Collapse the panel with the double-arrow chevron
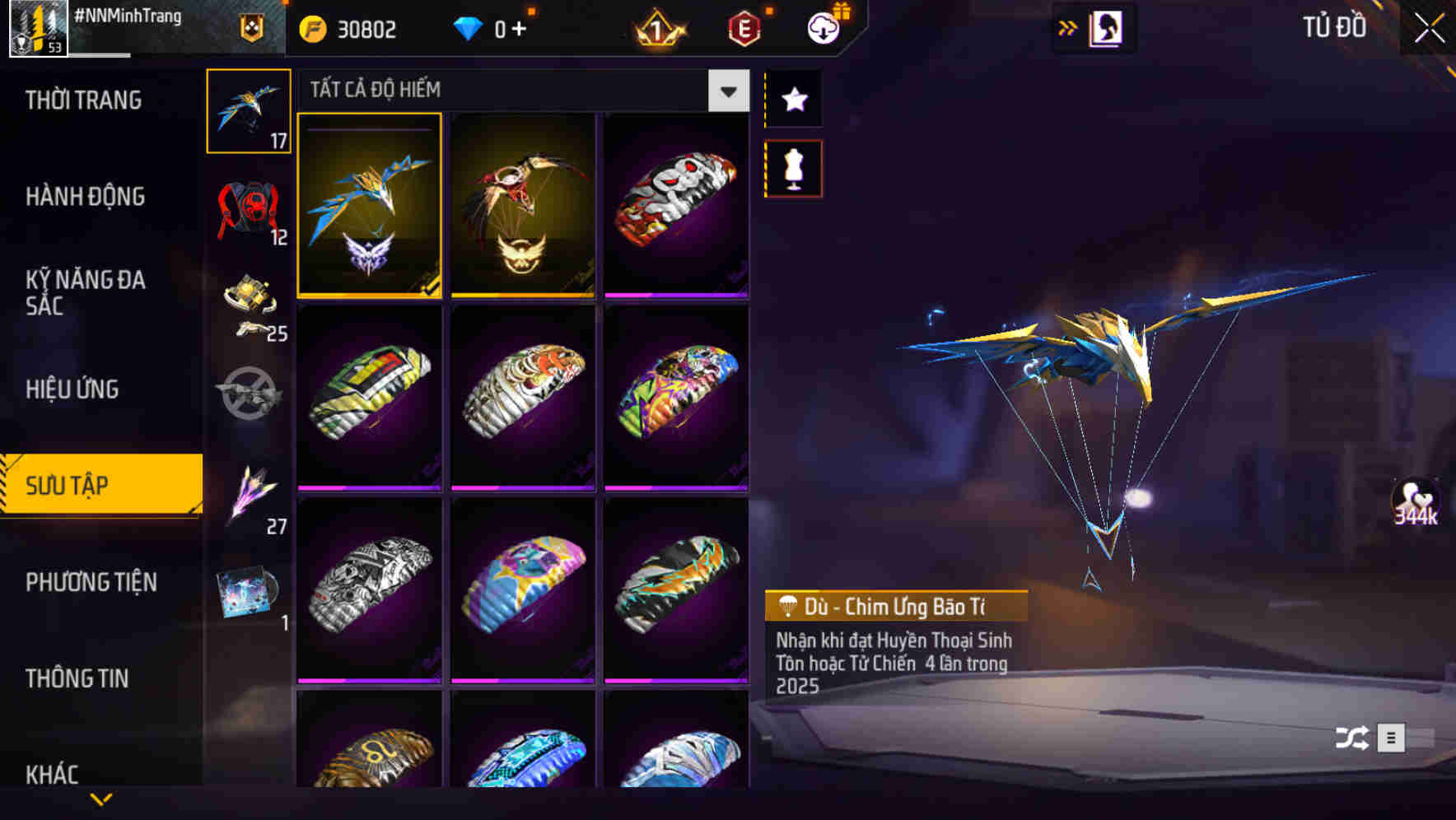The image size is (1456, 820). coord(1068,27)
